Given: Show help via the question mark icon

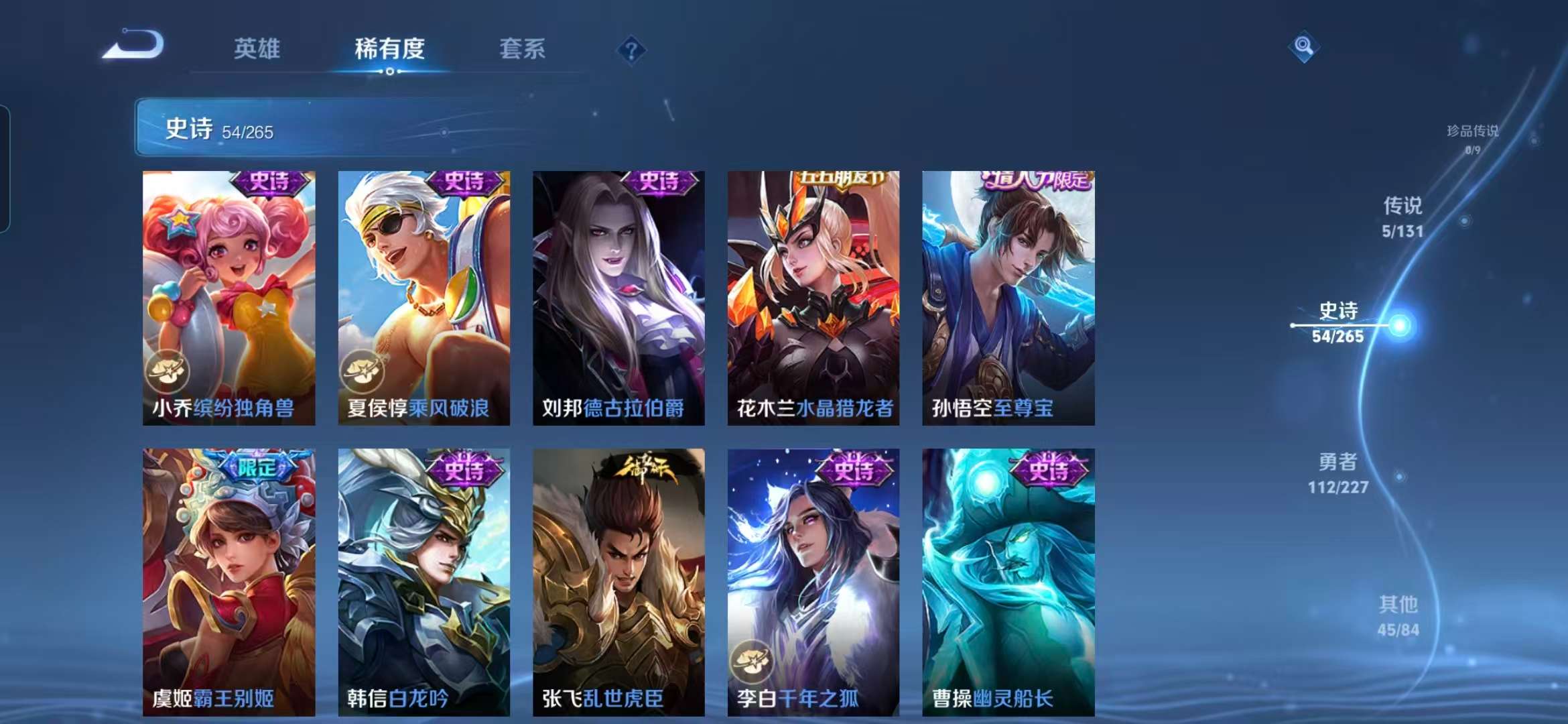Looking at the screenshot, I should (x=631, y=50).
